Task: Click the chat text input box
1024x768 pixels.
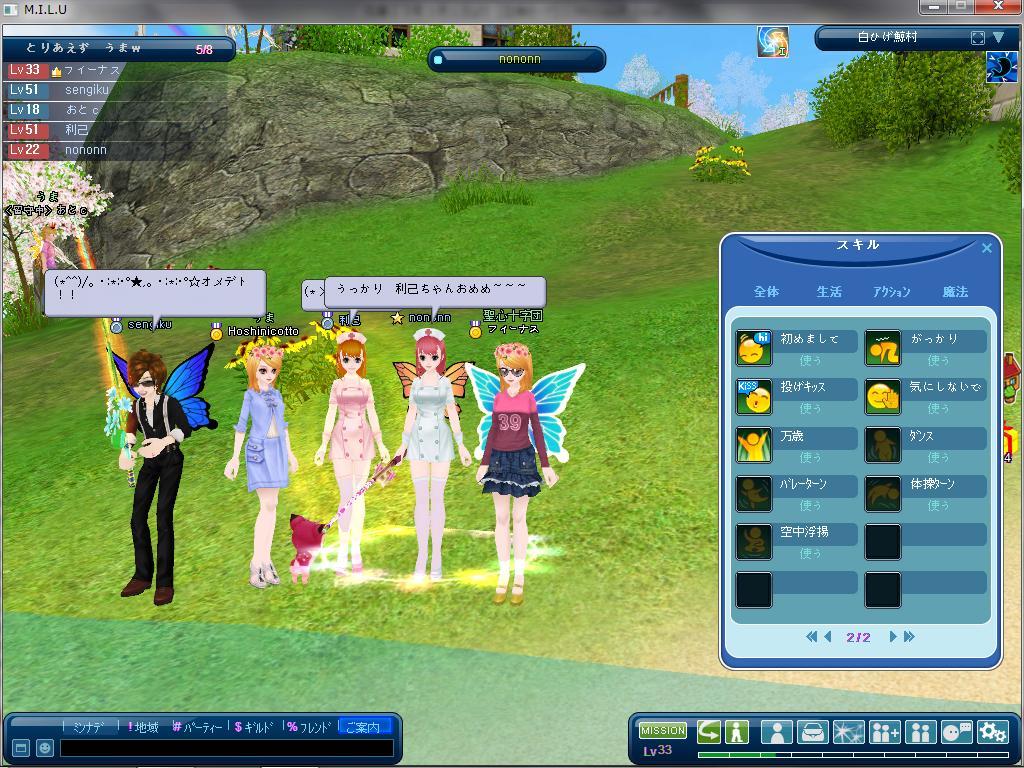Action: tap(226, 748)
